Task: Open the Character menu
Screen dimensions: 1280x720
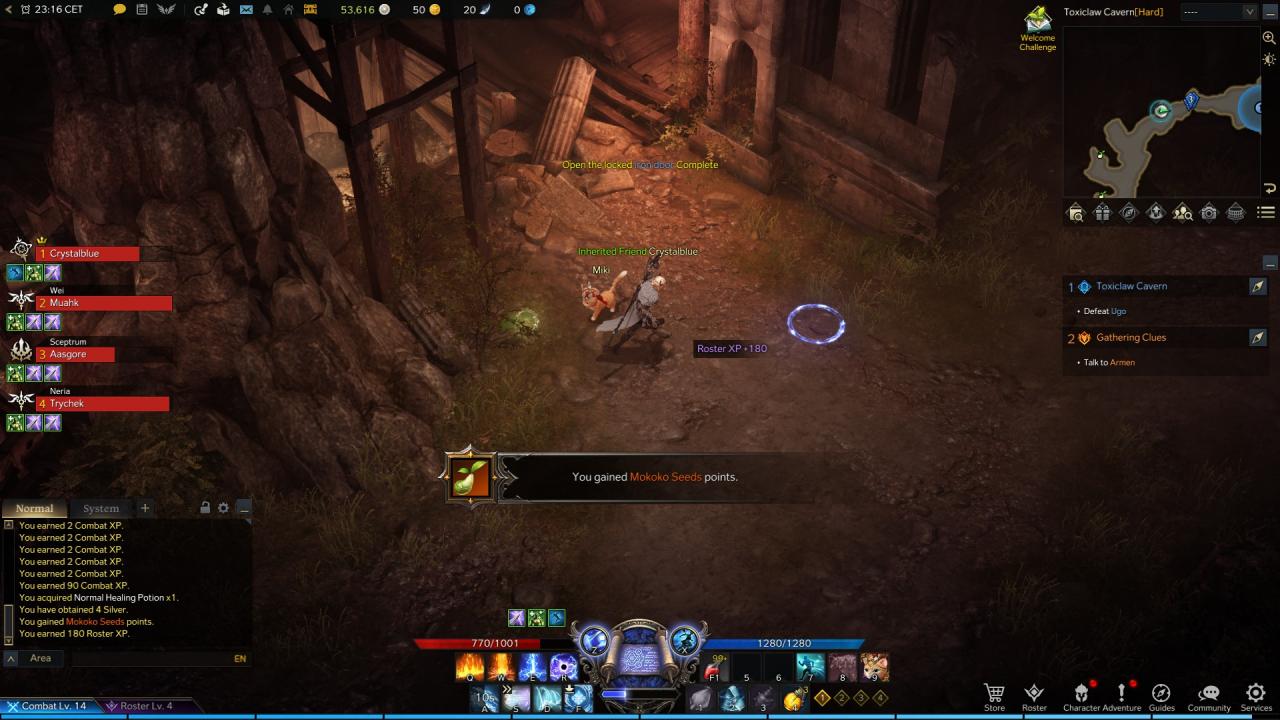Action: 1081,695
